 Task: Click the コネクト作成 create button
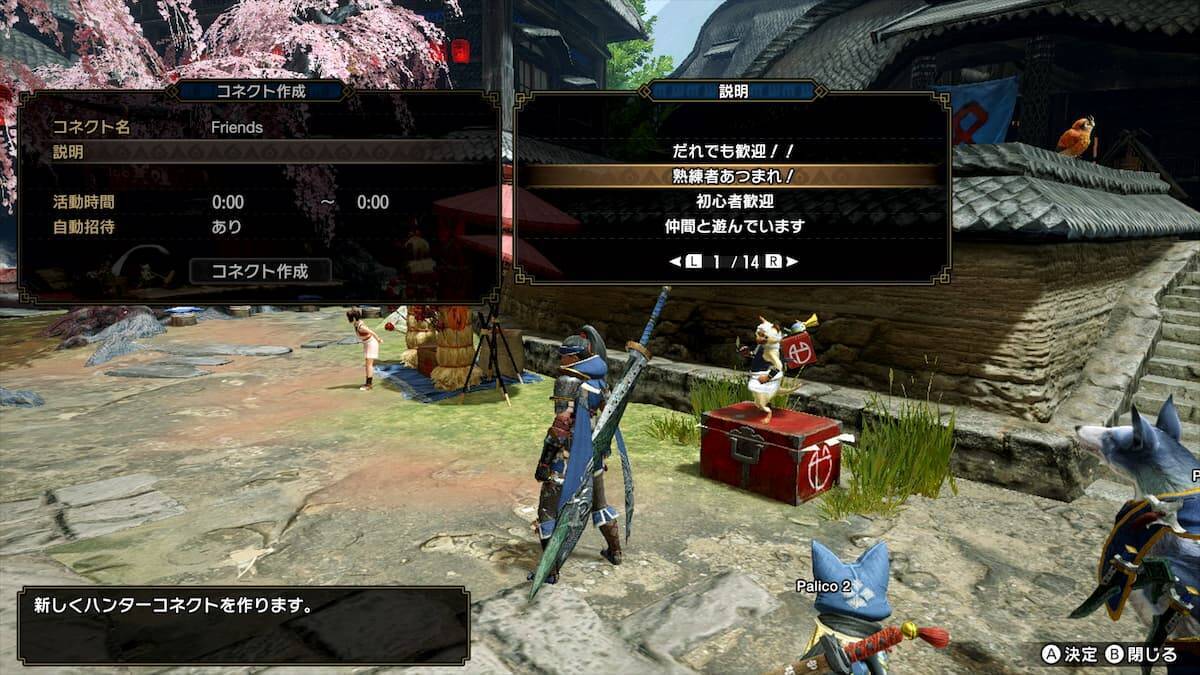(x=260, y=270)
